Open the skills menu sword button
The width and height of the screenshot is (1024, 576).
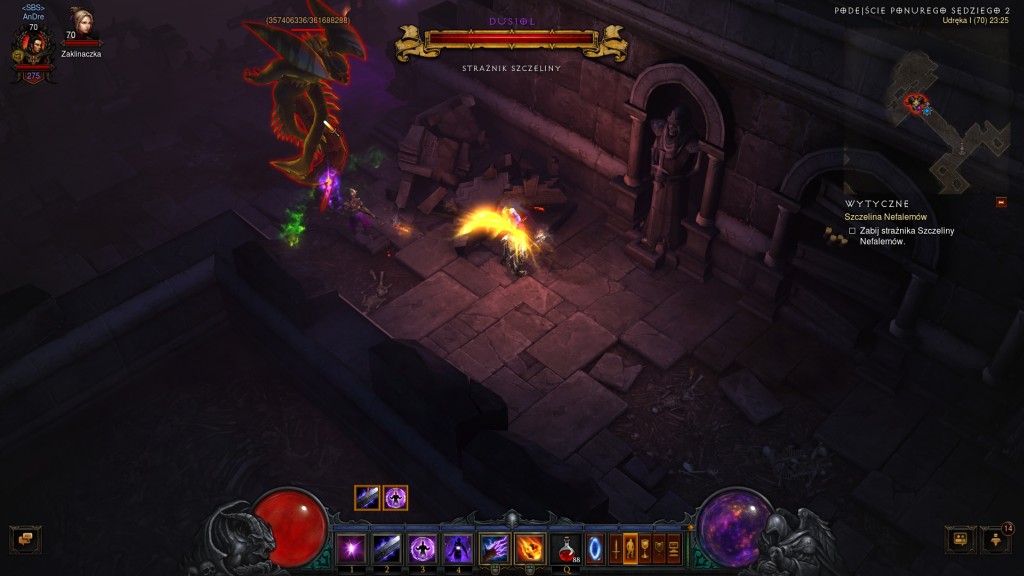(x=615, y=549)
